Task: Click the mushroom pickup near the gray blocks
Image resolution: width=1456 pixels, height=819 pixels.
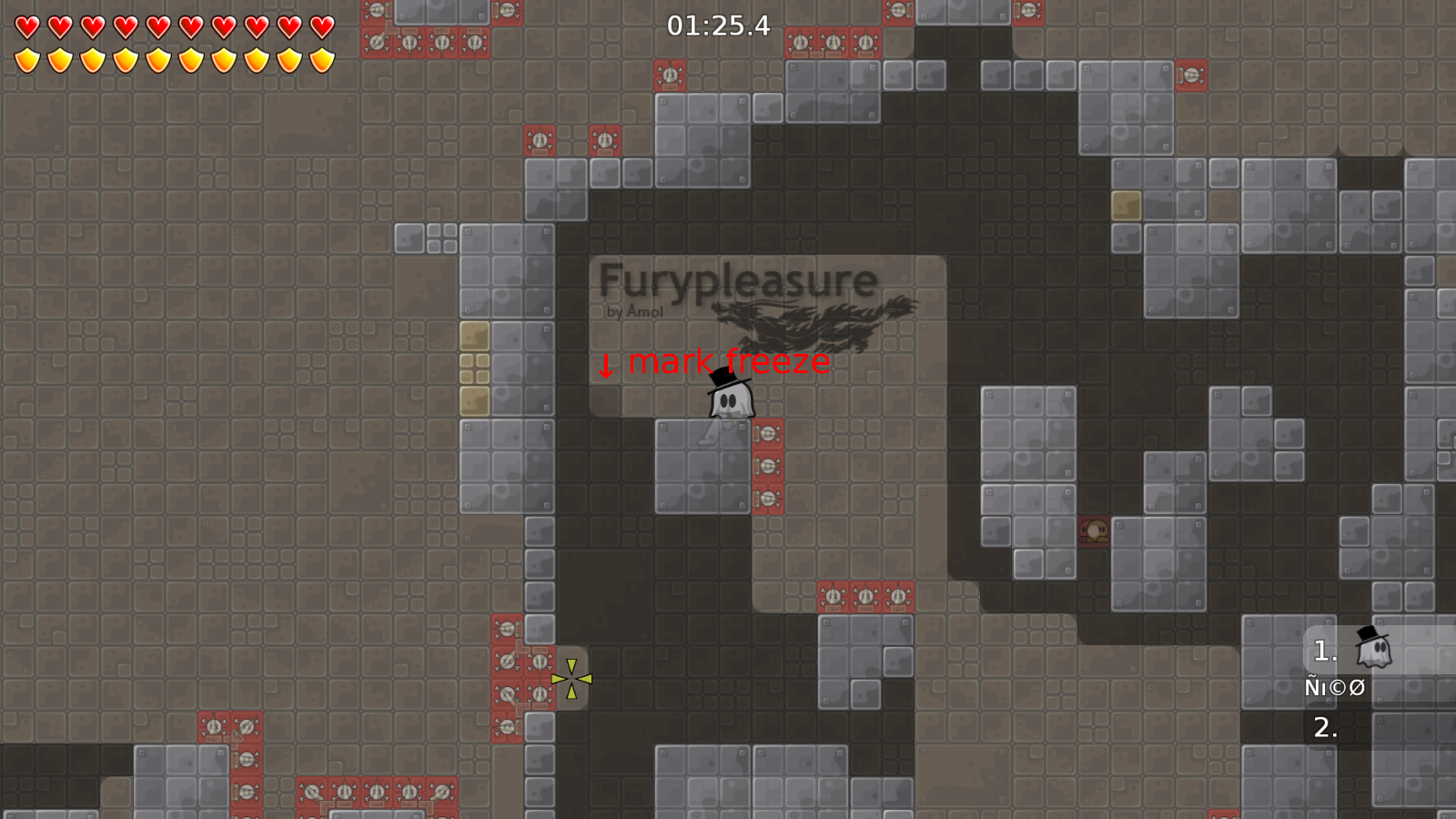Action: [x=1096, y=531]
